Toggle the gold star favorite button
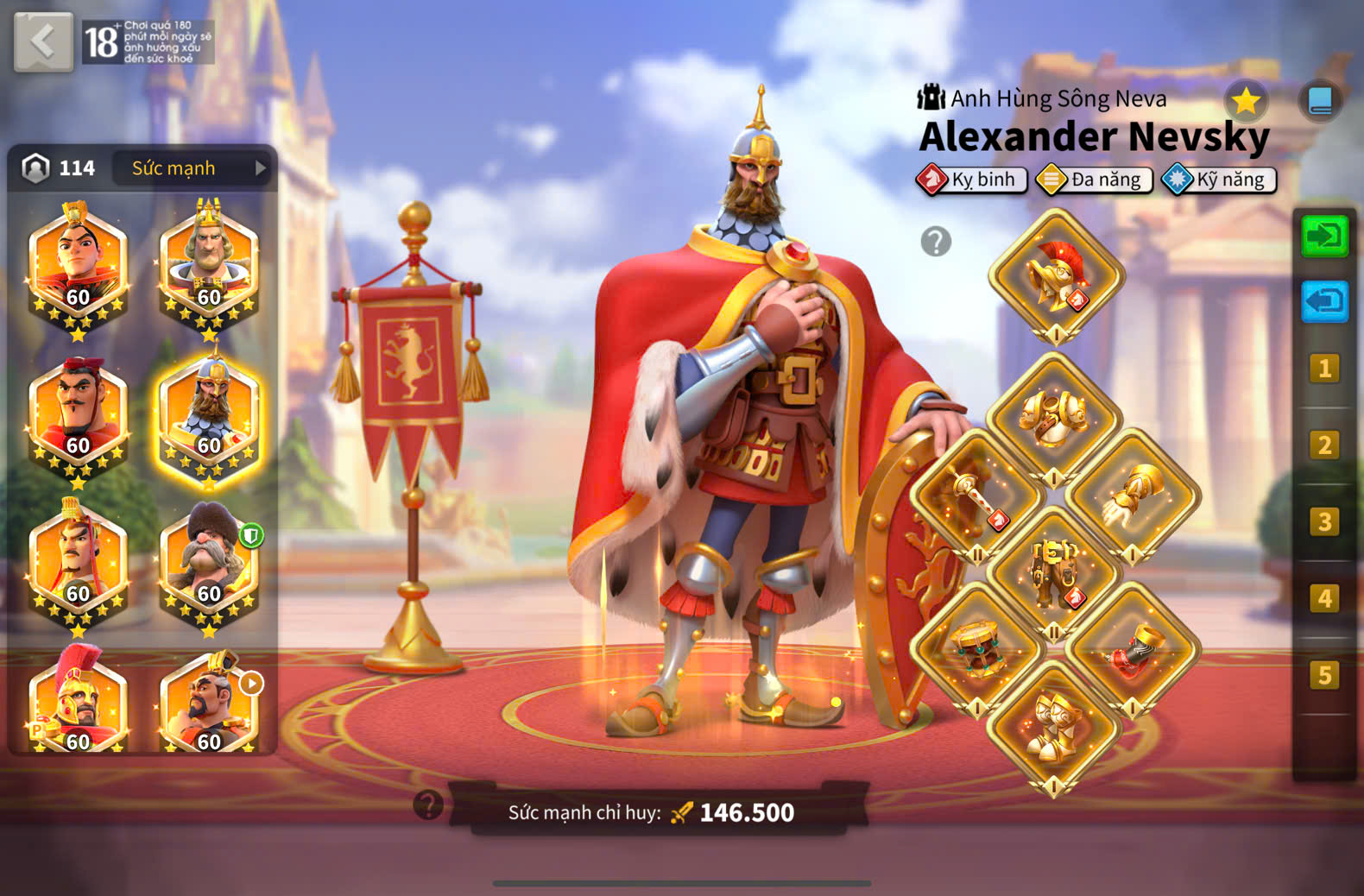The width and height of the screenshot is (1364, 896). pos(1246,102)
